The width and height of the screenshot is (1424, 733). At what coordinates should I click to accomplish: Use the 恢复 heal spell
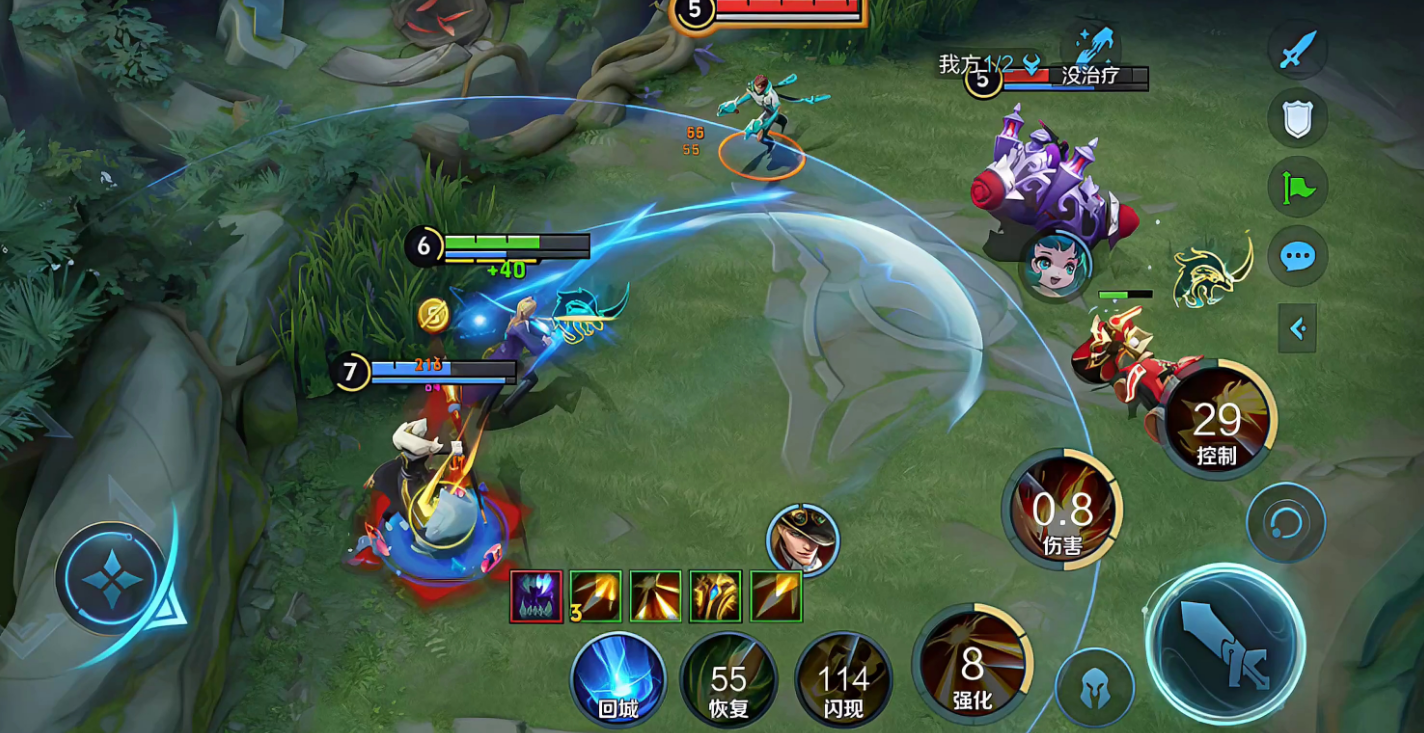[729, 680]
